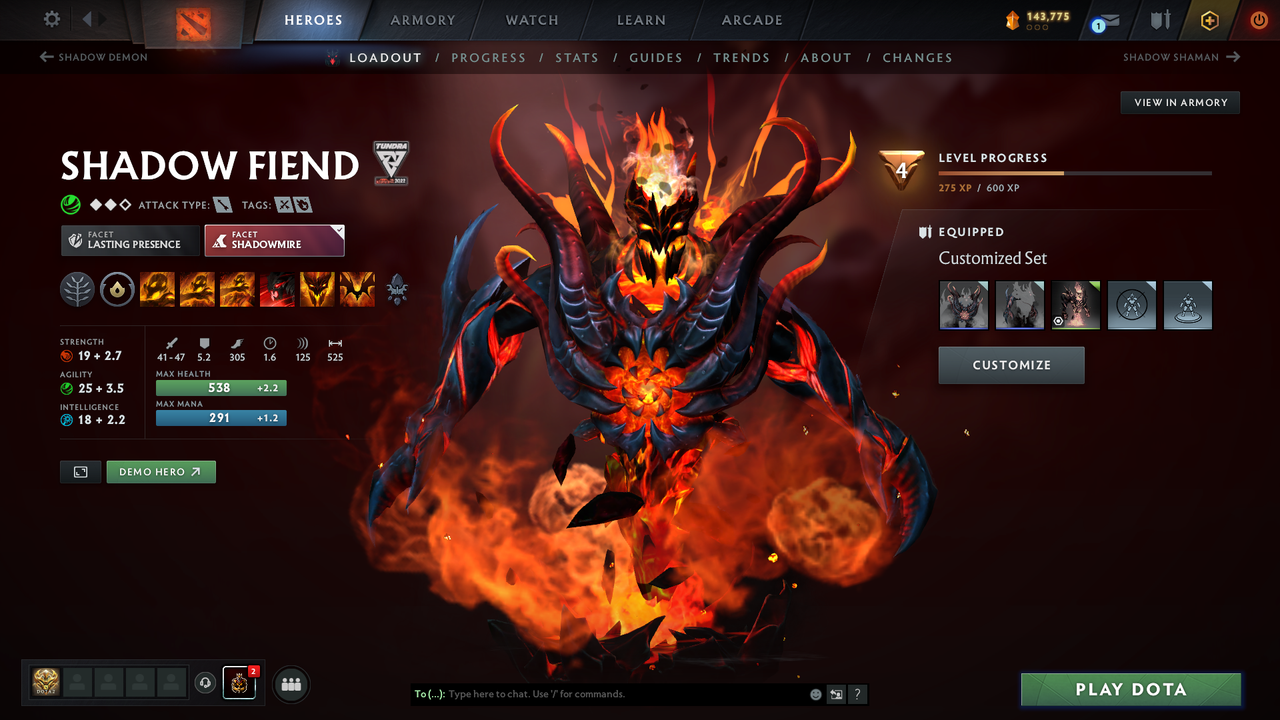This screenshot has height=720, width=1280.
Task: Open Dota Plus subscription icon in top bar
Action: tap(1209, 19)
